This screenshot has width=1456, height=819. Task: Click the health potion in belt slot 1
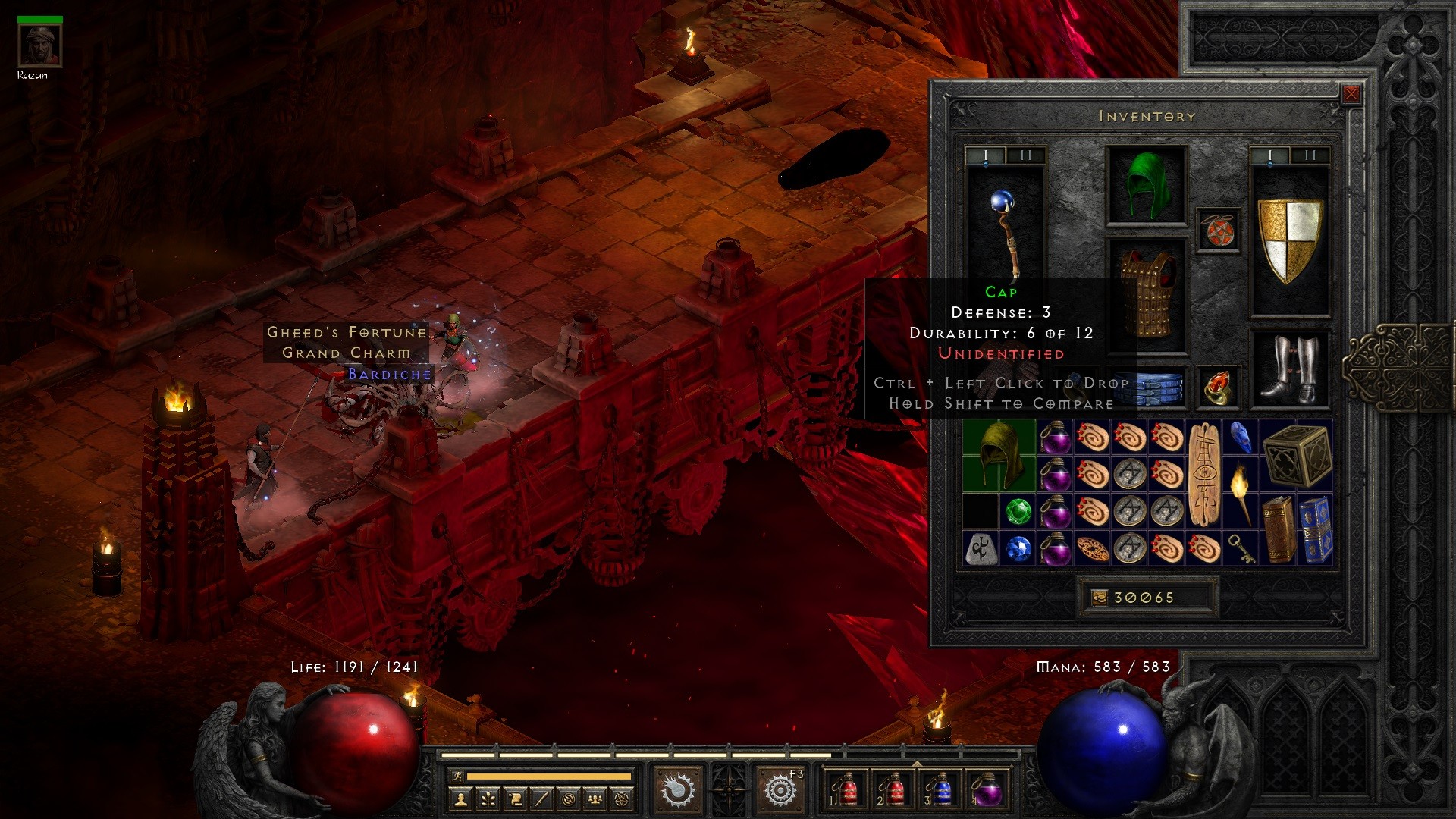click(x=848, y=789)
